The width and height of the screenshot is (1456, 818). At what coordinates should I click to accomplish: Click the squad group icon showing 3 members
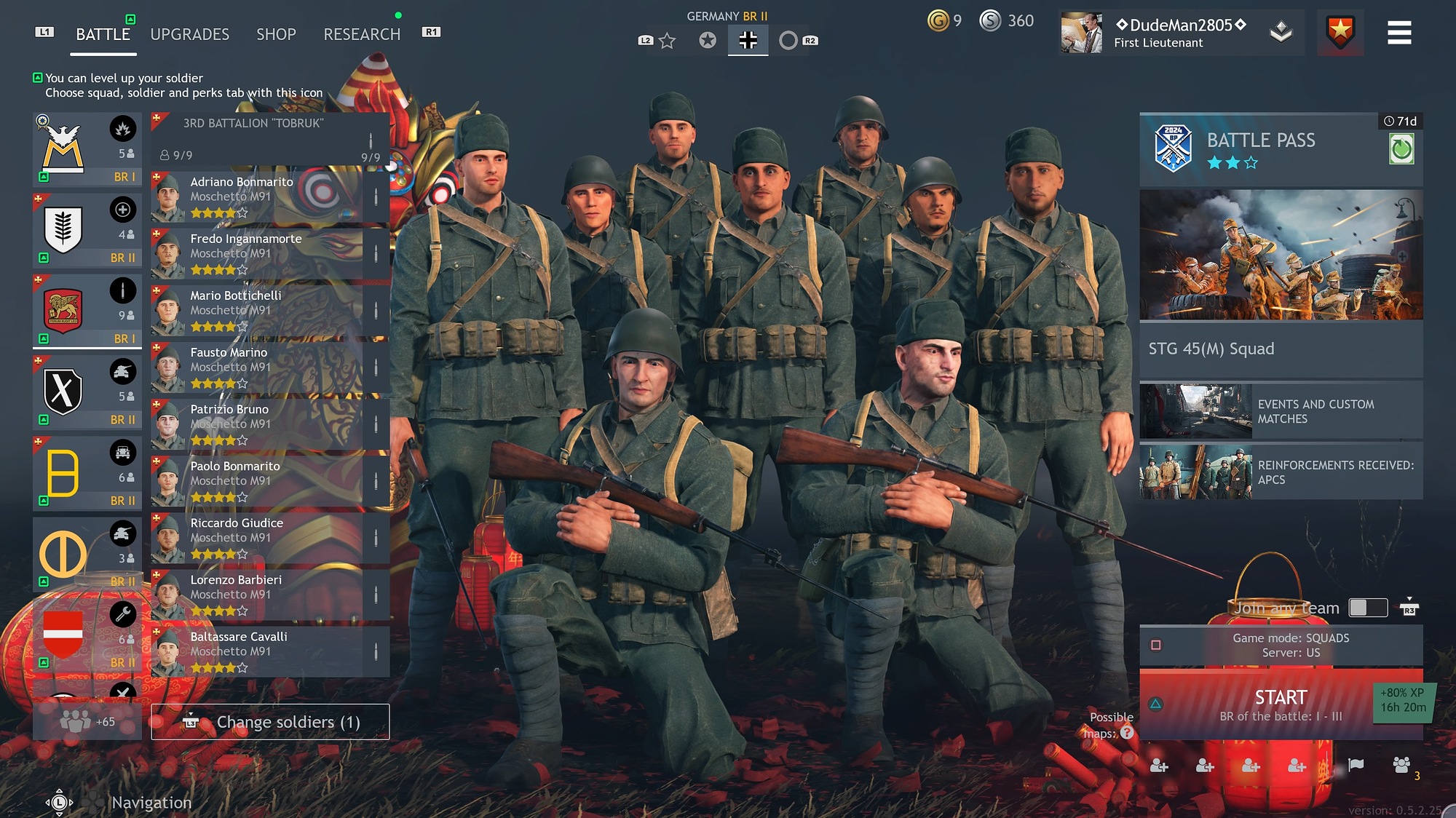1401,764
